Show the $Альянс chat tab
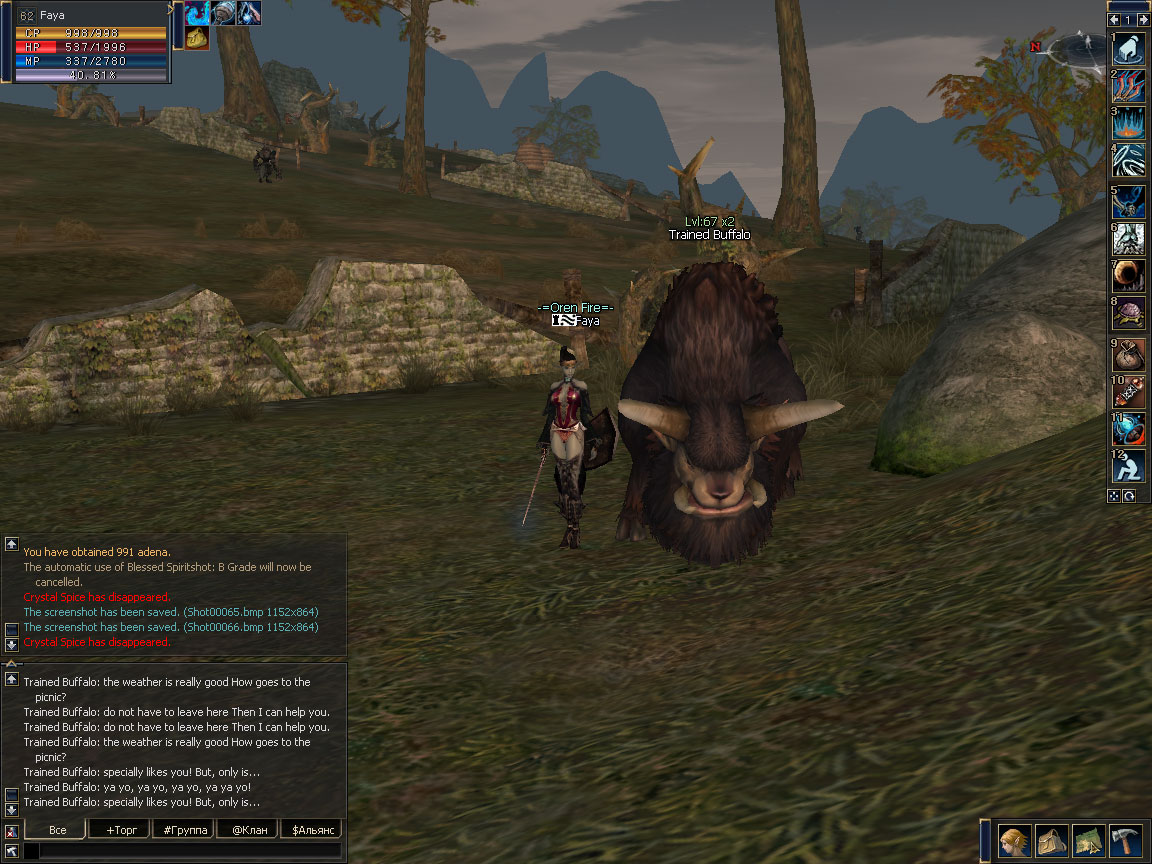This screenshot has width=1152, height=864. coord(311,830)
